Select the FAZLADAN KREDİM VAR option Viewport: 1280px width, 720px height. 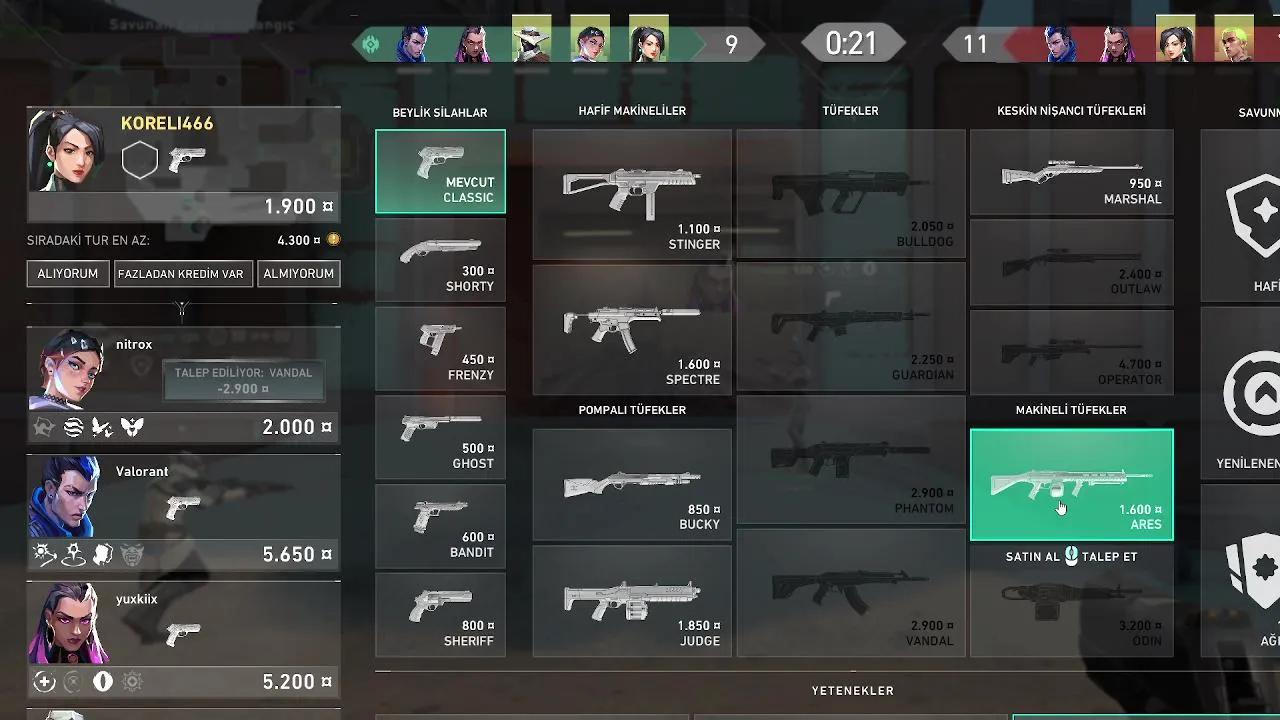183,273
